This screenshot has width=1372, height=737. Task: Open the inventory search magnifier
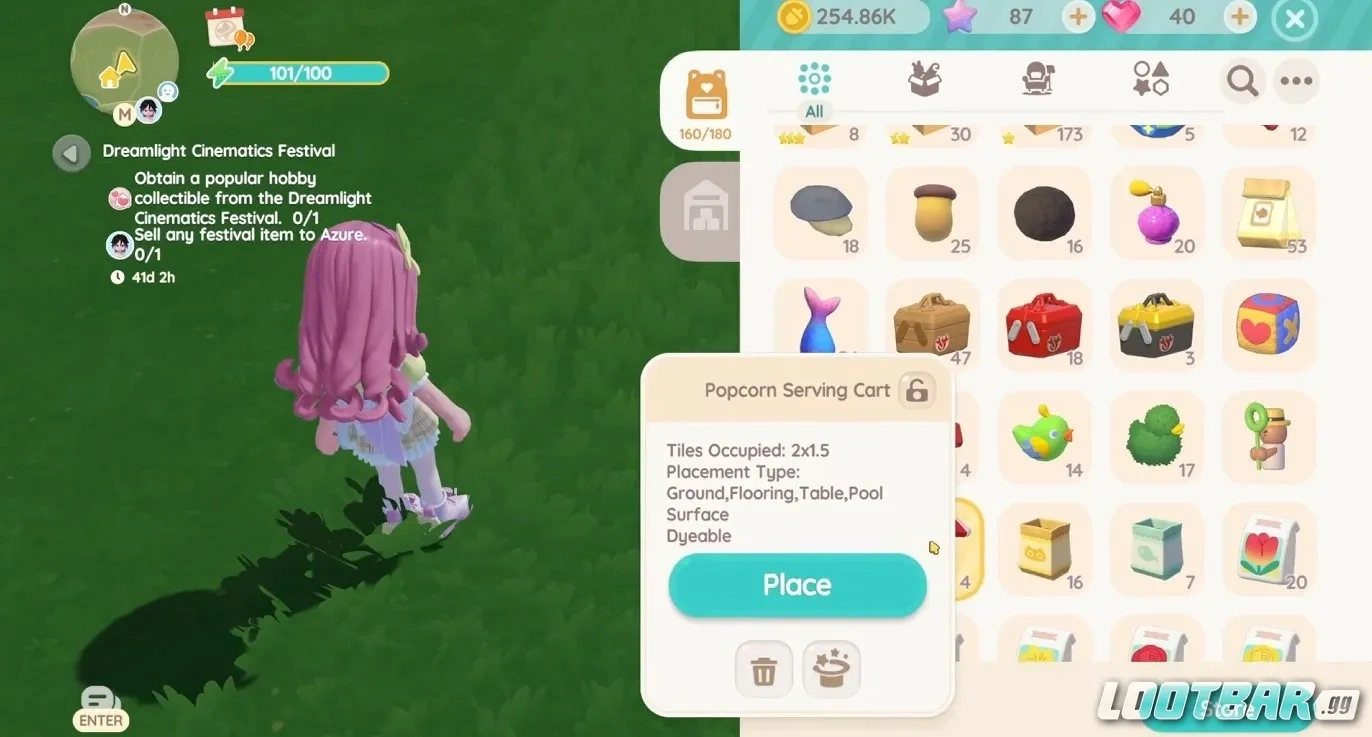[1242, 81]
